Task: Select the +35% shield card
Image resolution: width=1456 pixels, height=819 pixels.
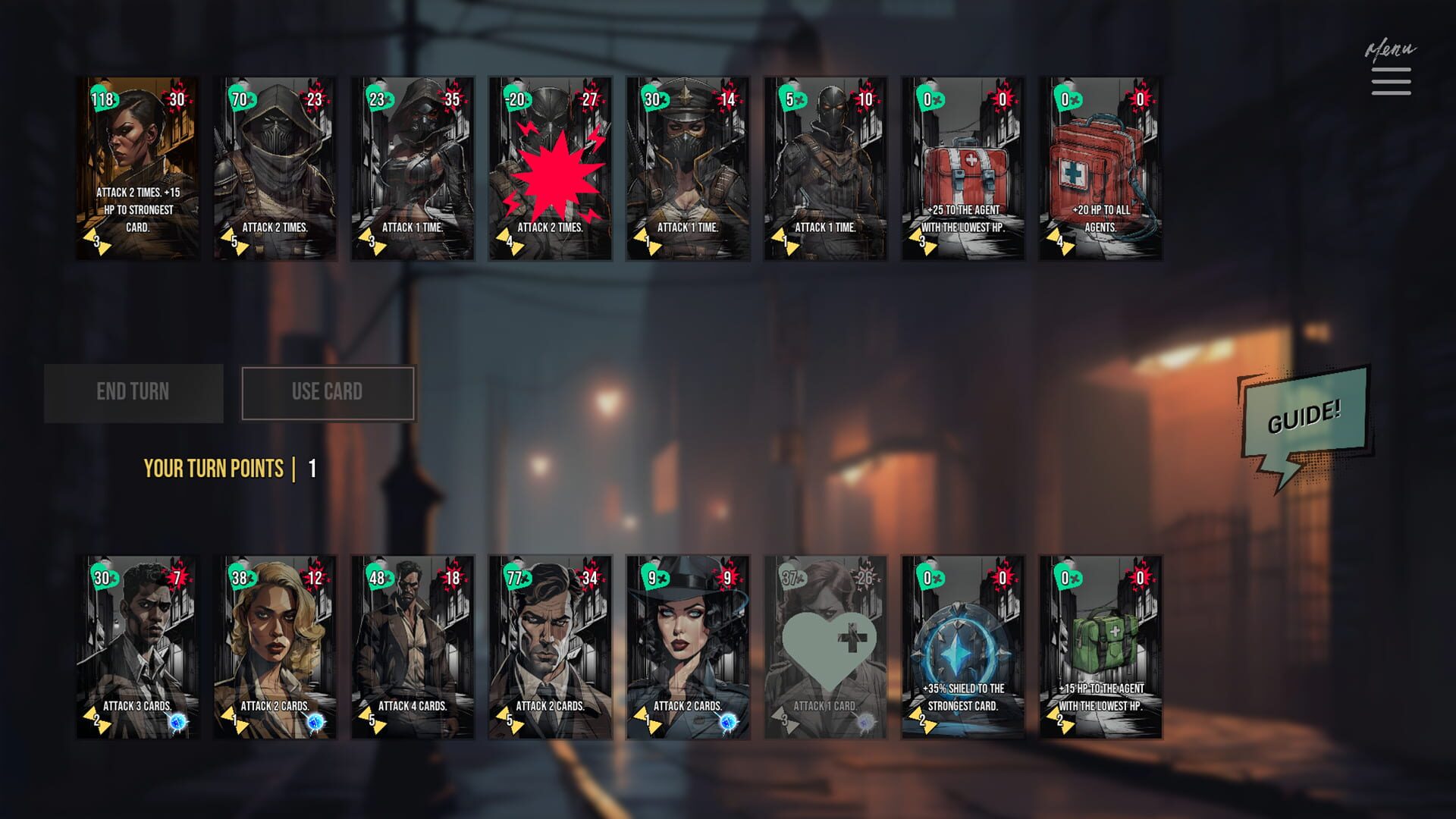Action: pyautogui.click(x=963, y=647)
